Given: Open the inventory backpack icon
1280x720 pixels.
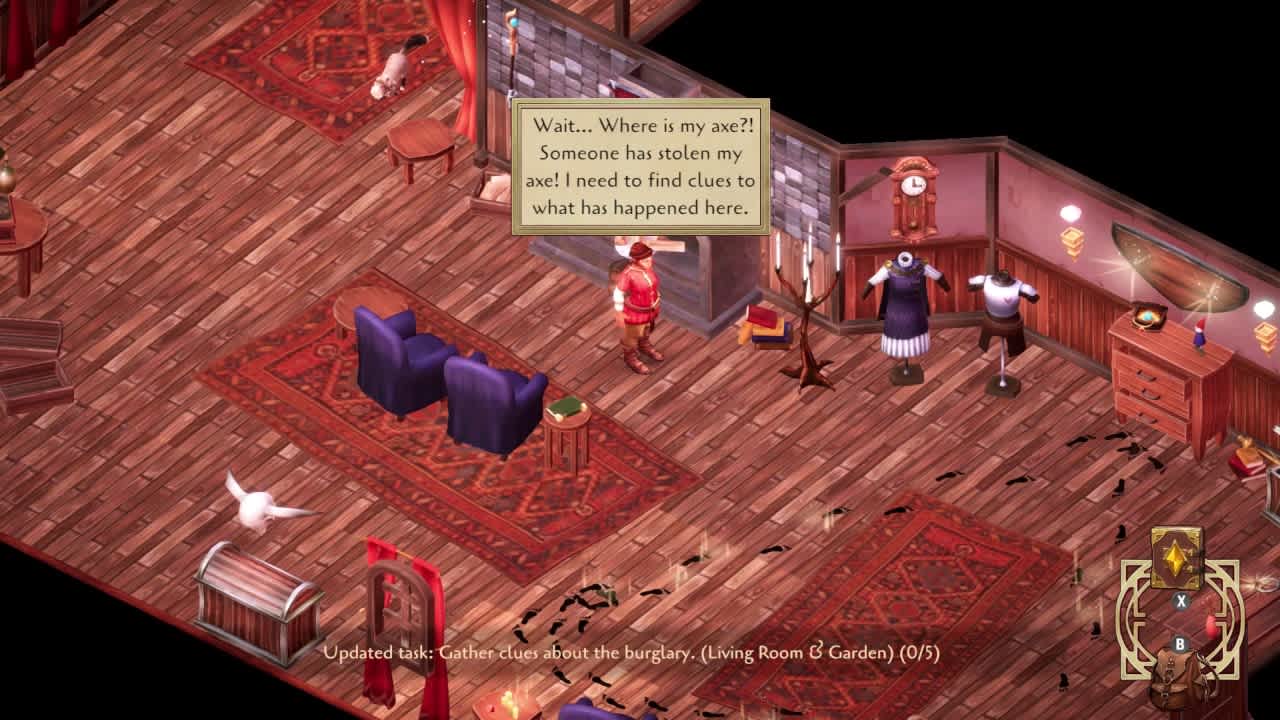Looking at the screenshot, I should [1172, 677].
